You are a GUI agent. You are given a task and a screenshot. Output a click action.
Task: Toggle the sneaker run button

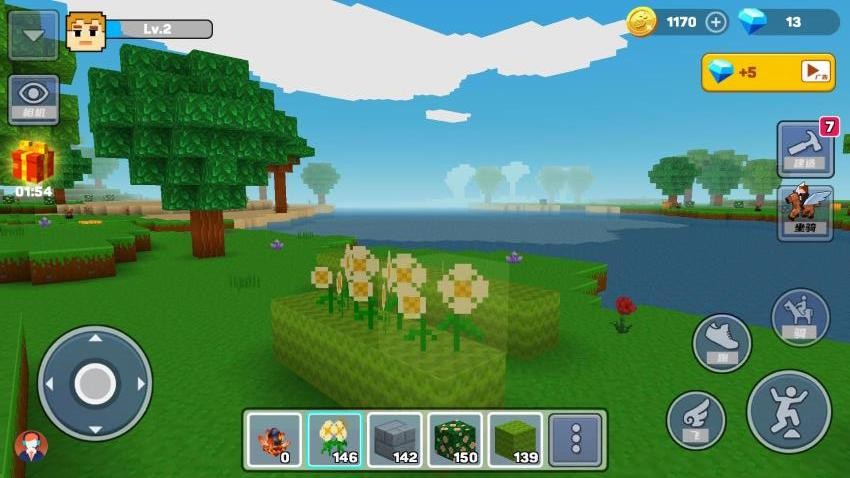722,343
